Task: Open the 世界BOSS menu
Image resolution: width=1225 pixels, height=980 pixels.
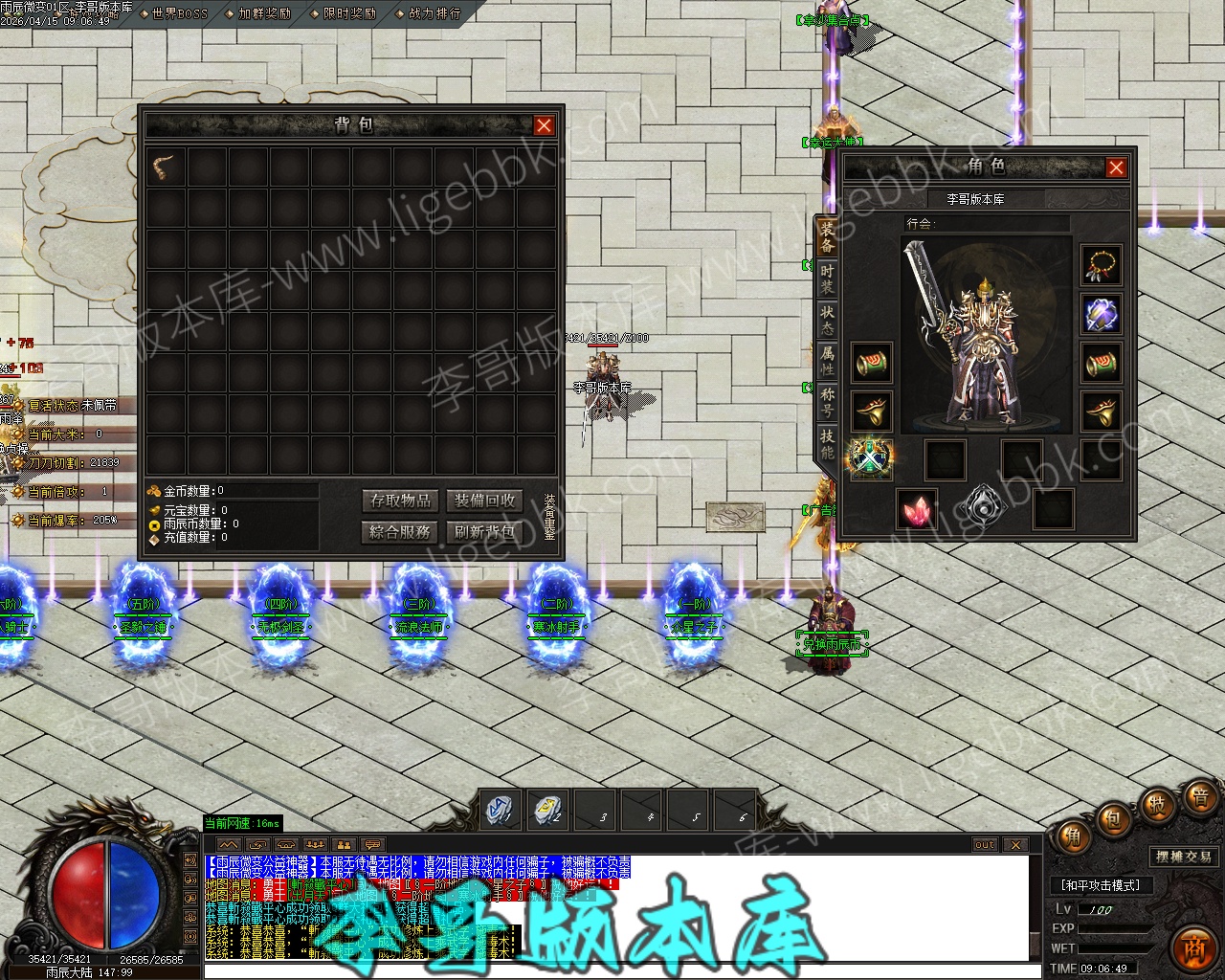Action: click(179, 13)
